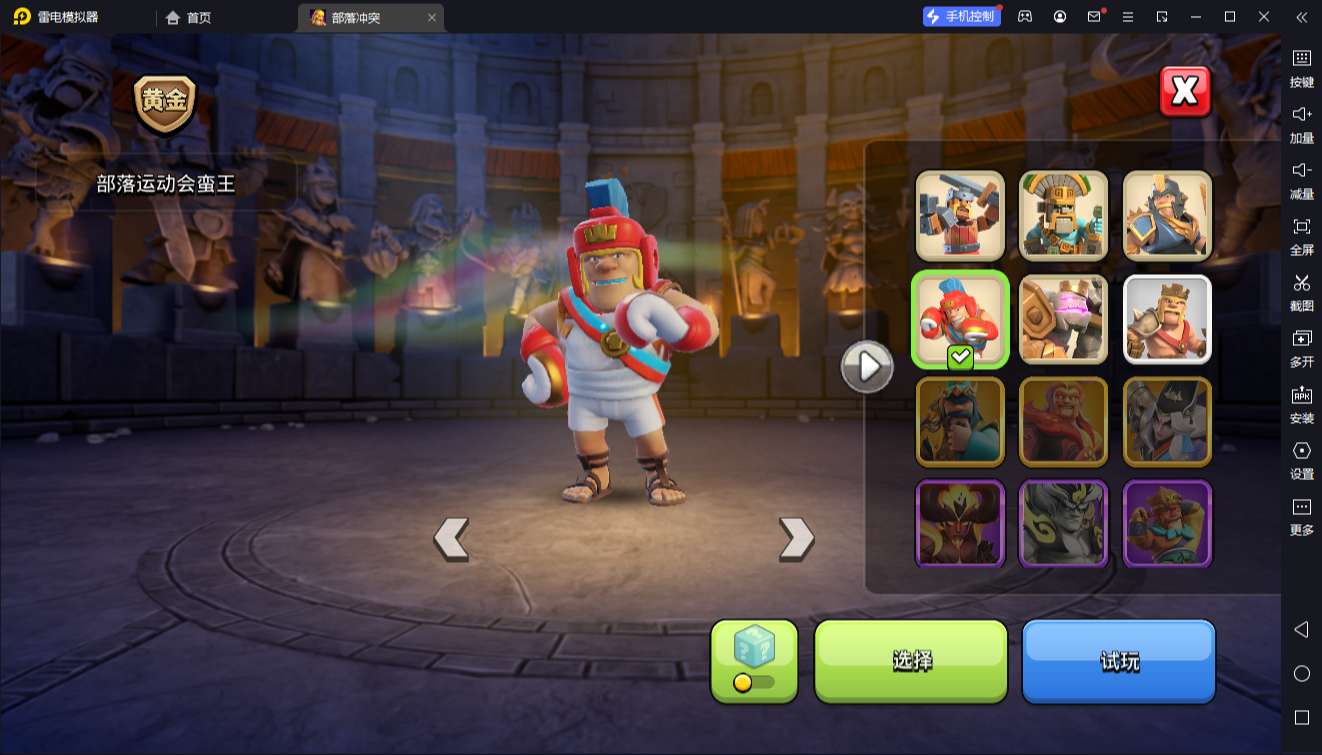Viewport: 1322px width, 755px height.
Task: Click the blue 试玩 trial button
Action: click(x=1118, y=660)
